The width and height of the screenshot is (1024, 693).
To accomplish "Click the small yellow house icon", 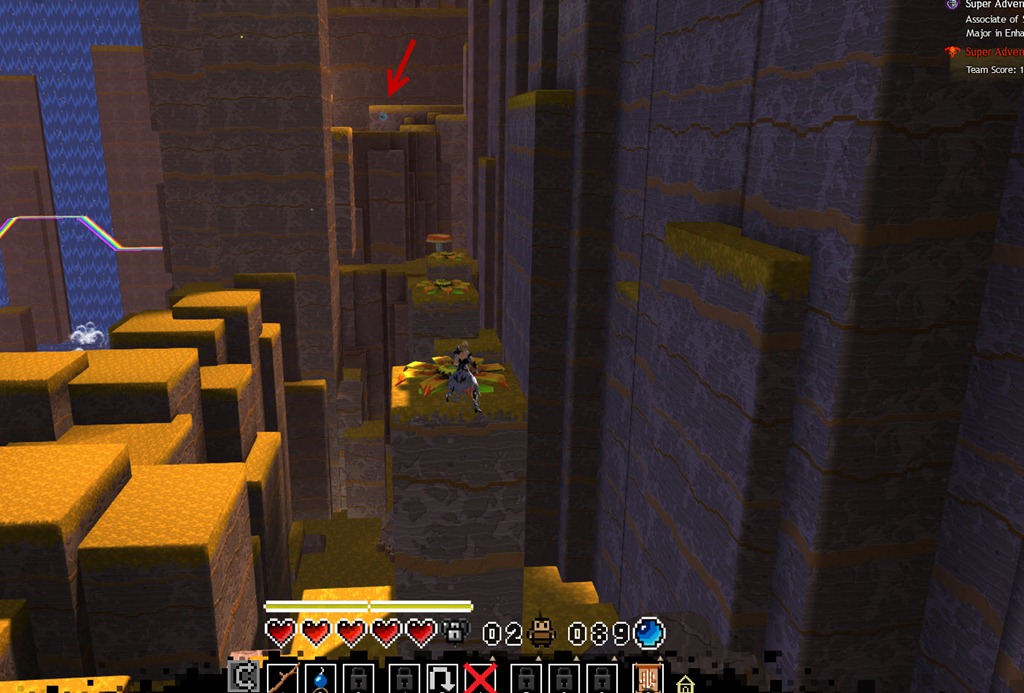I will pos(685,685).
